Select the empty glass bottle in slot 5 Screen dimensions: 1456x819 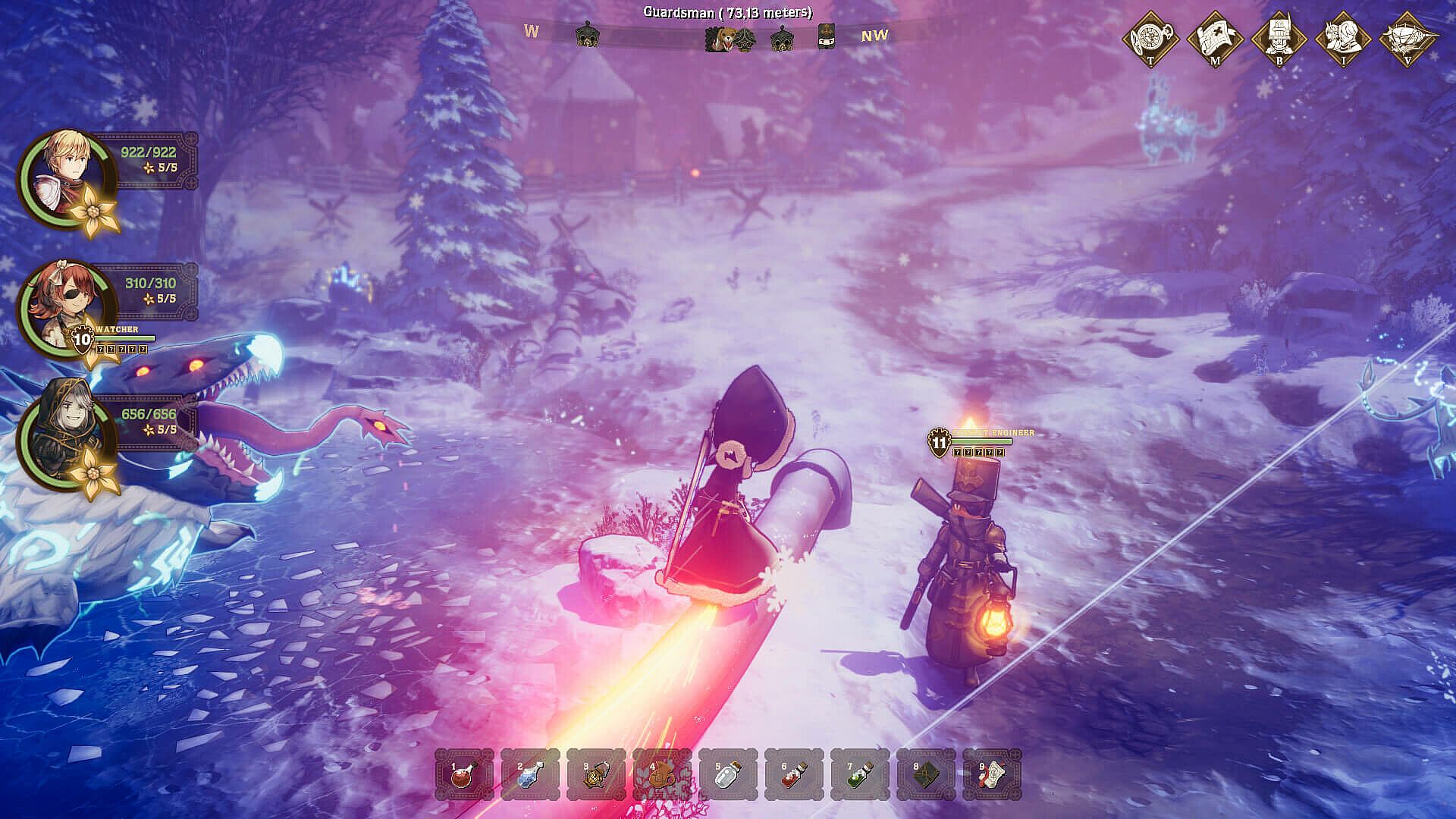click(728, 775)
